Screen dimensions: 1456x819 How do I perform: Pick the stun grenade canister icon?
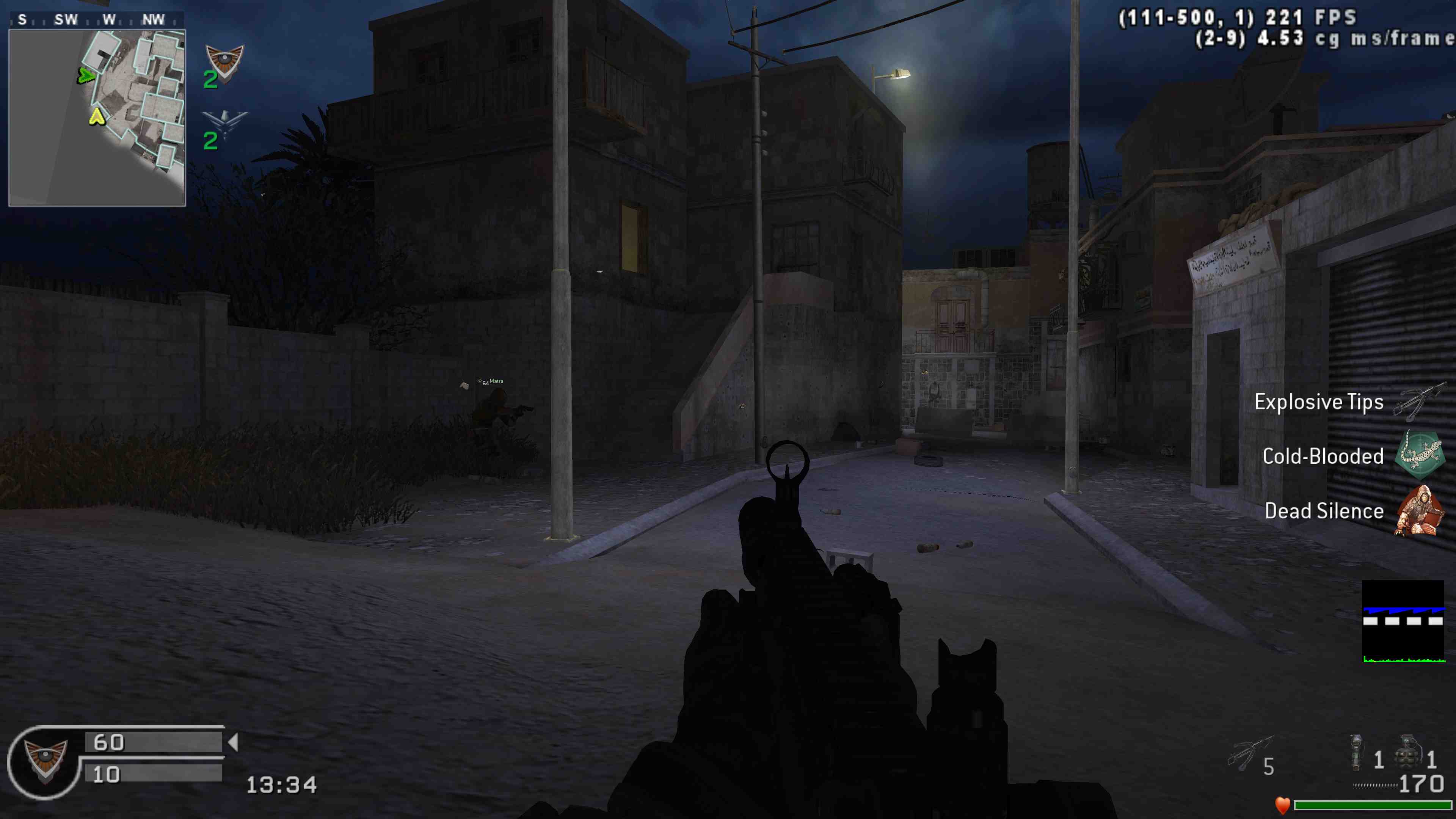tap(1356, 752)
